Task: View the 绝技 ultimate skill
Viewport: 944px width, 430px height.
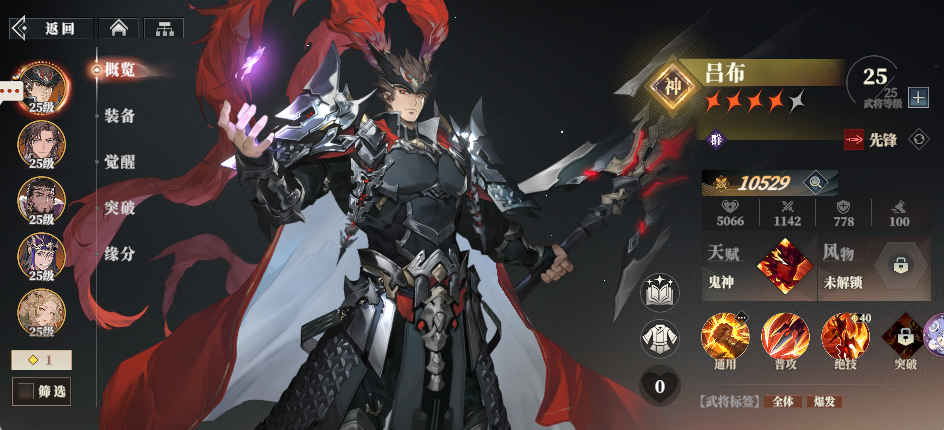Action: 845,337
